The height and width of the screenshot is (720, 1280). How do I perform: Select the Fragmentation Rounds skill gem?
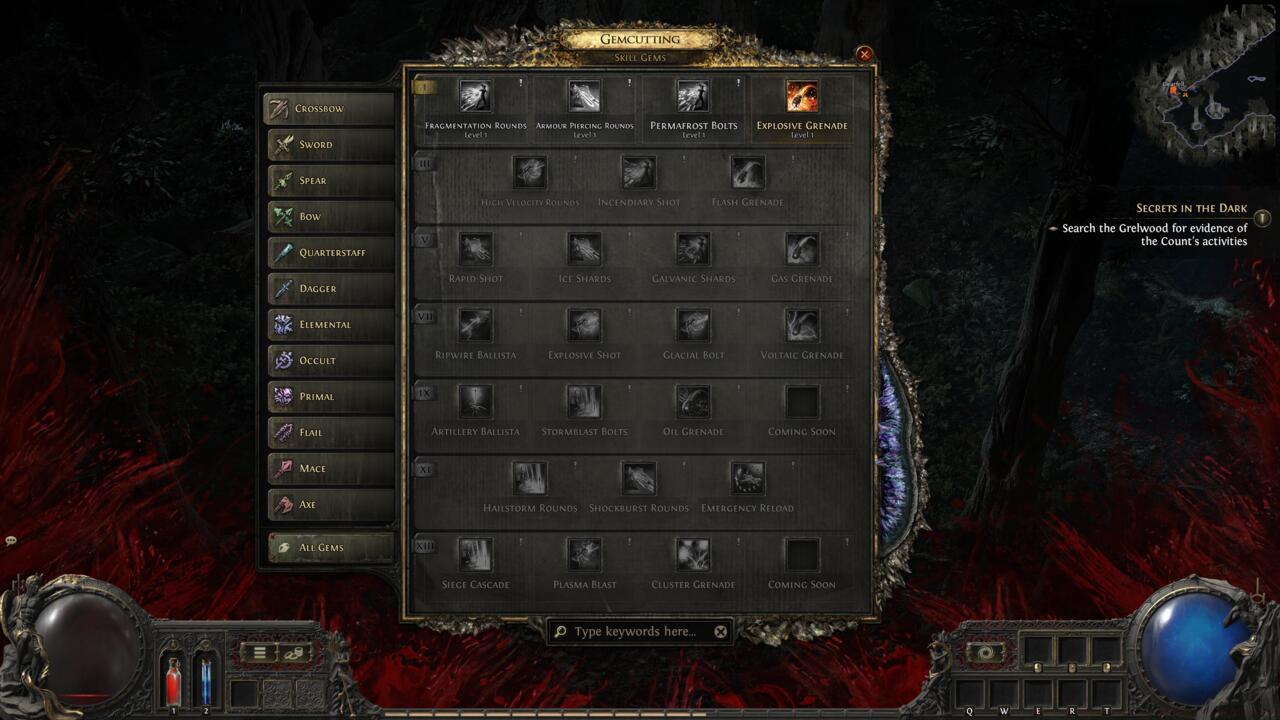click(475, 97)
